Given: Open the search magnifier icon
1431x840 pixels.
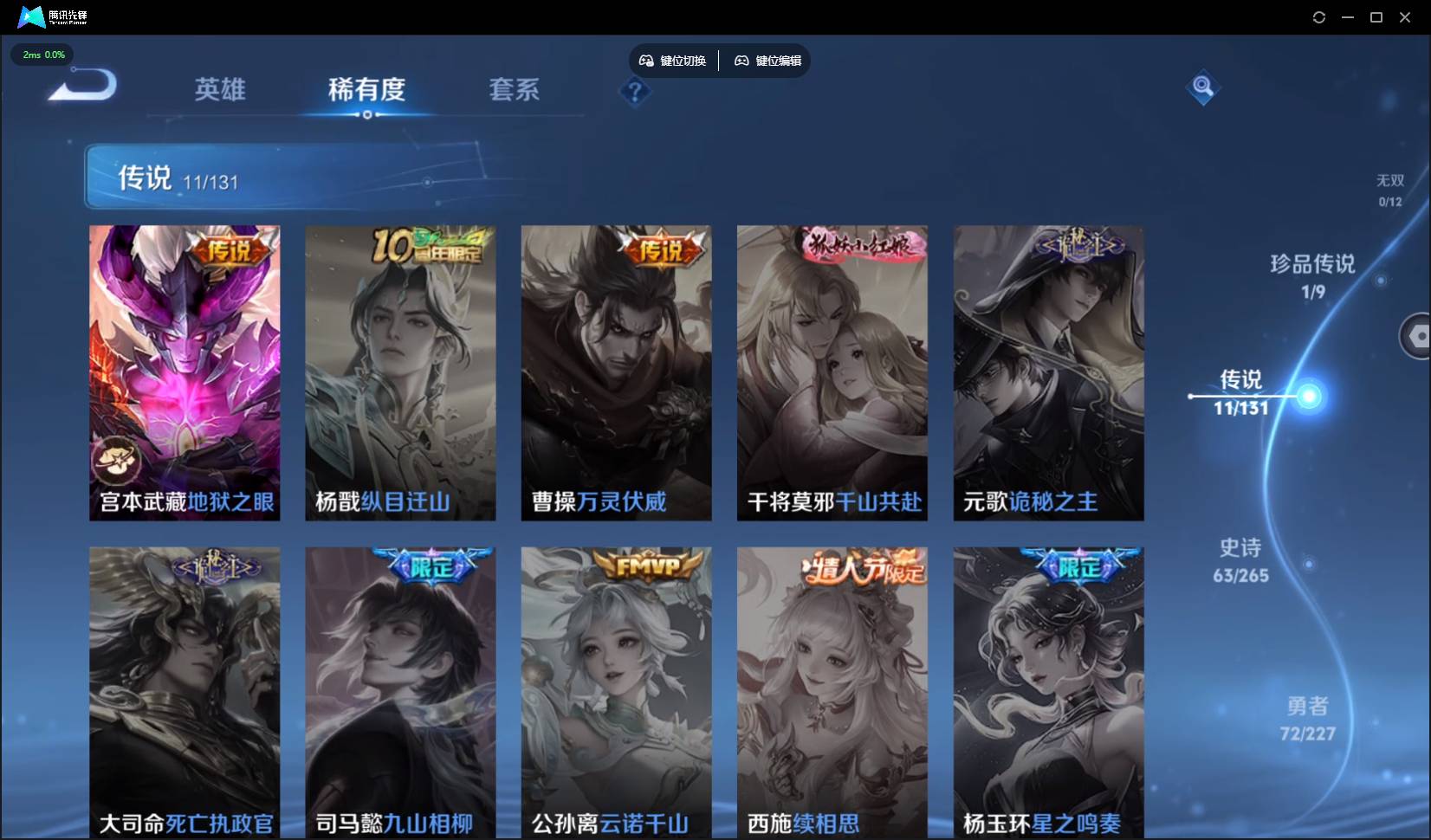Looking at the screenshot, I should click(1202, 87).
